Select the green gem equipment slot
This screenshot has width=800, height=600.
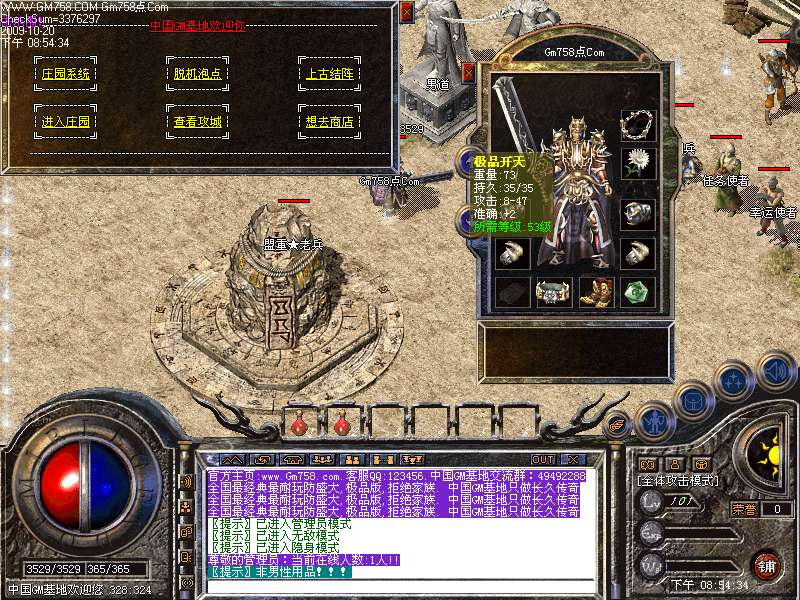[637, 292]
